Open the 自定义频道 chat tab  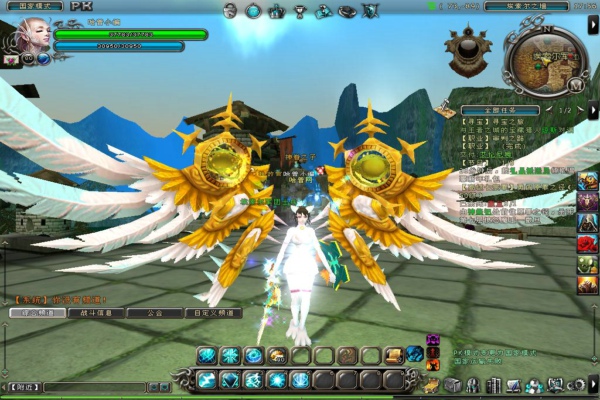click(212, 313)
